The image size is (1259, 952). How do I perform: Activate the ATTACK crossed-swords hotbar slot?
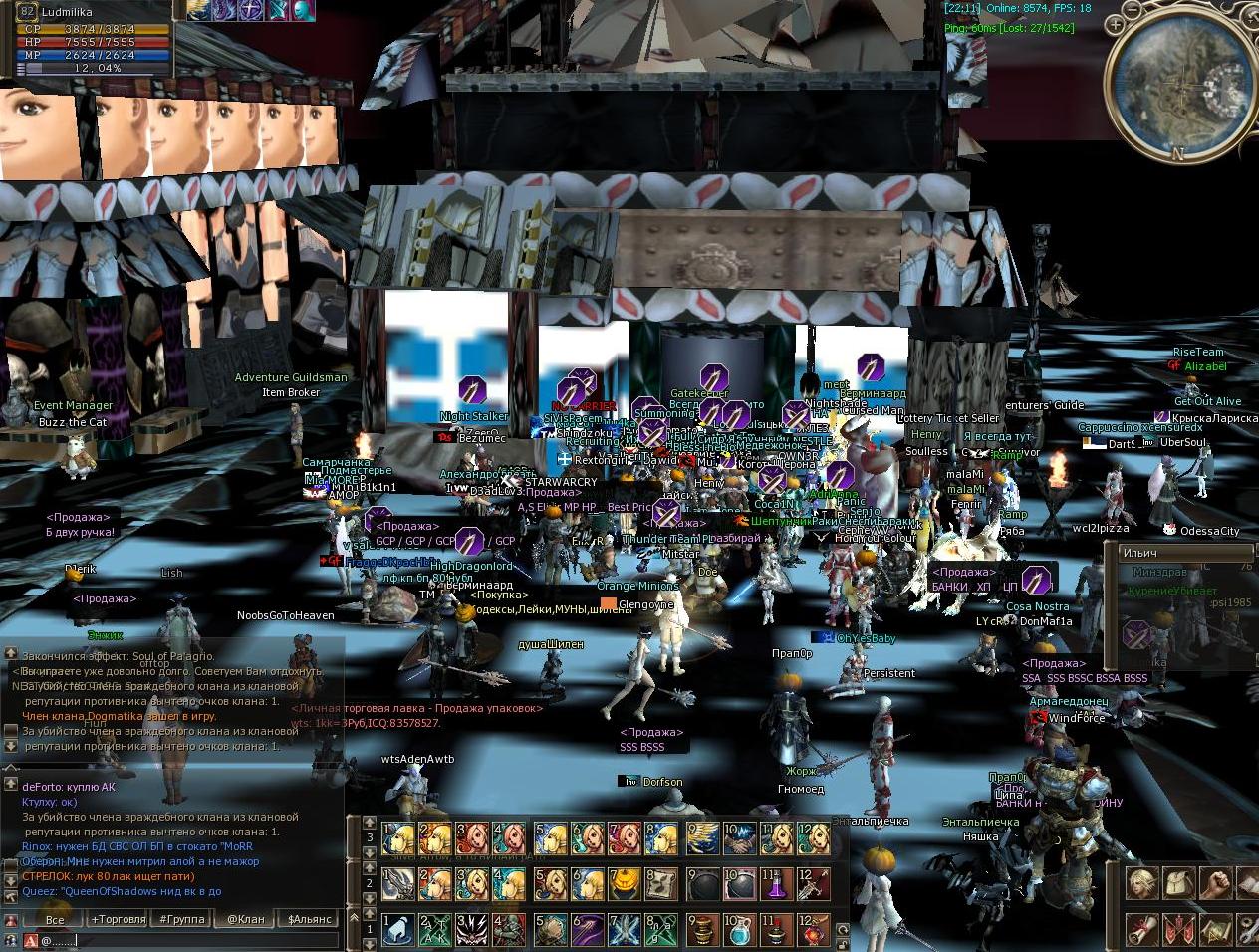(436, 930)
